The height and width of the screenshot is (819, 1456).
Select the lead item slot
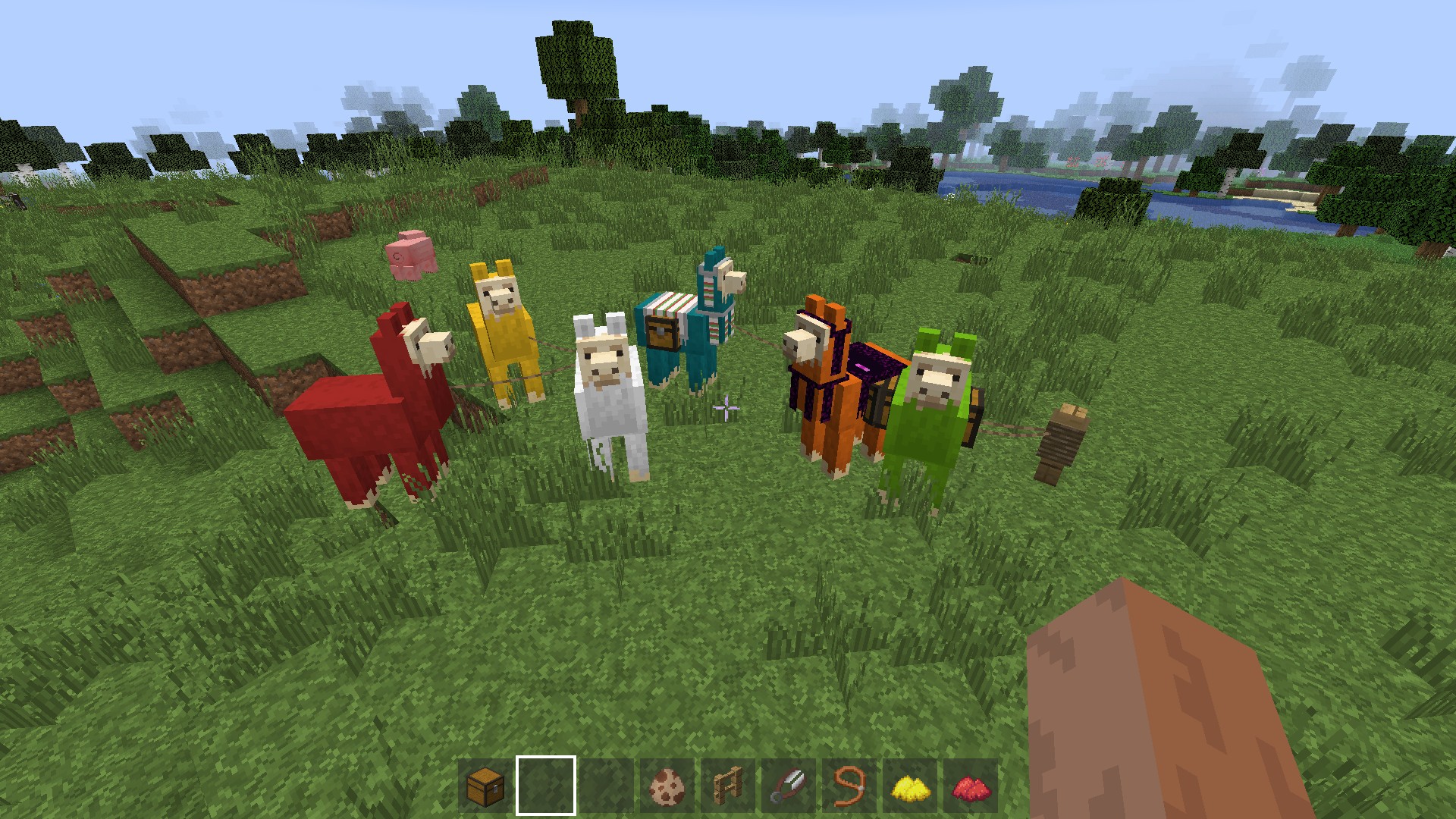(x=849, y=786)
